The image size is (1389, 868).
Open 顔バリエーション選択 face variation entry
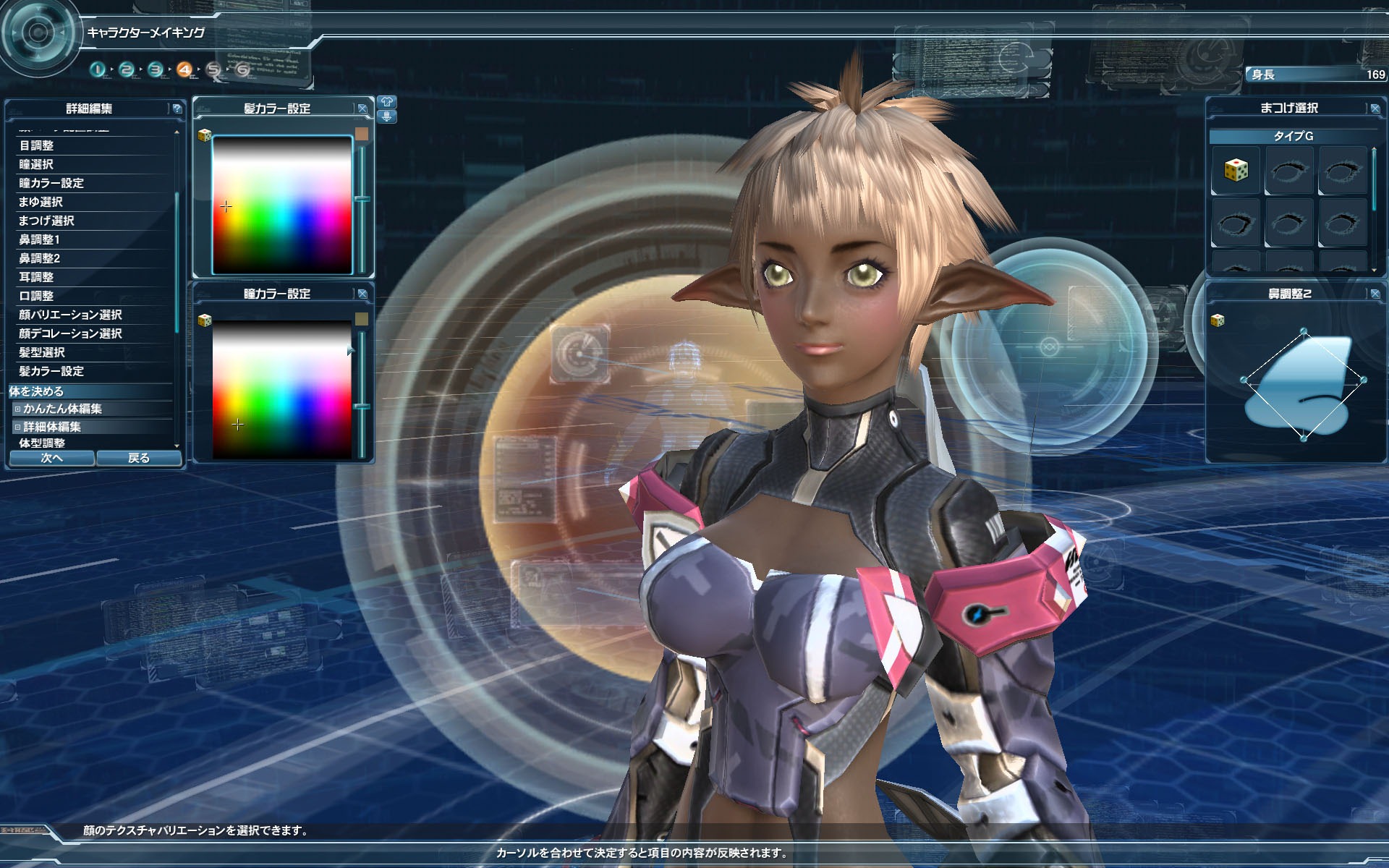pos(70,315)
